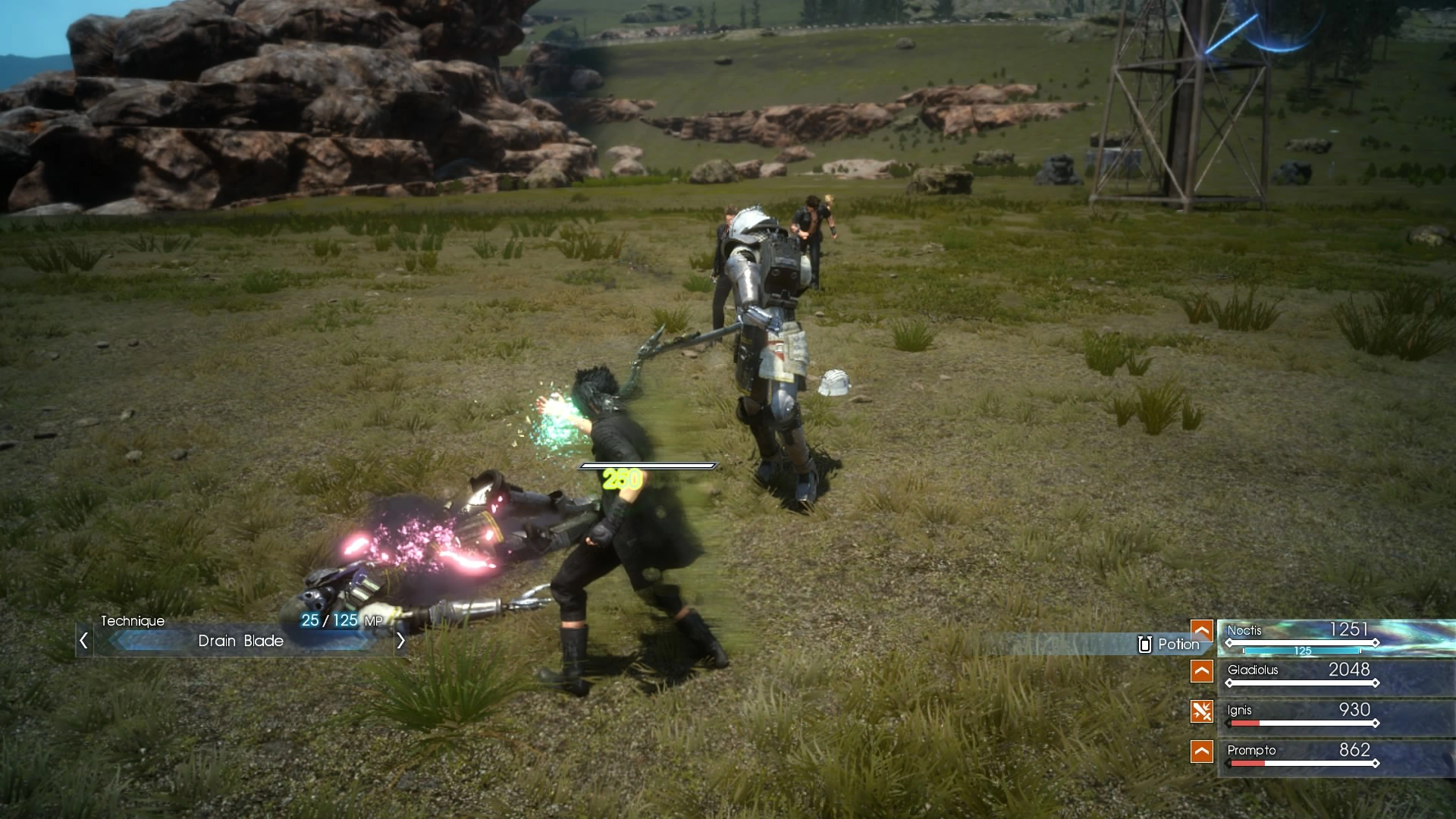Click the orange chevron icon beside Noctis
The image size is (1456, 819).
[x=1202, y=629]
